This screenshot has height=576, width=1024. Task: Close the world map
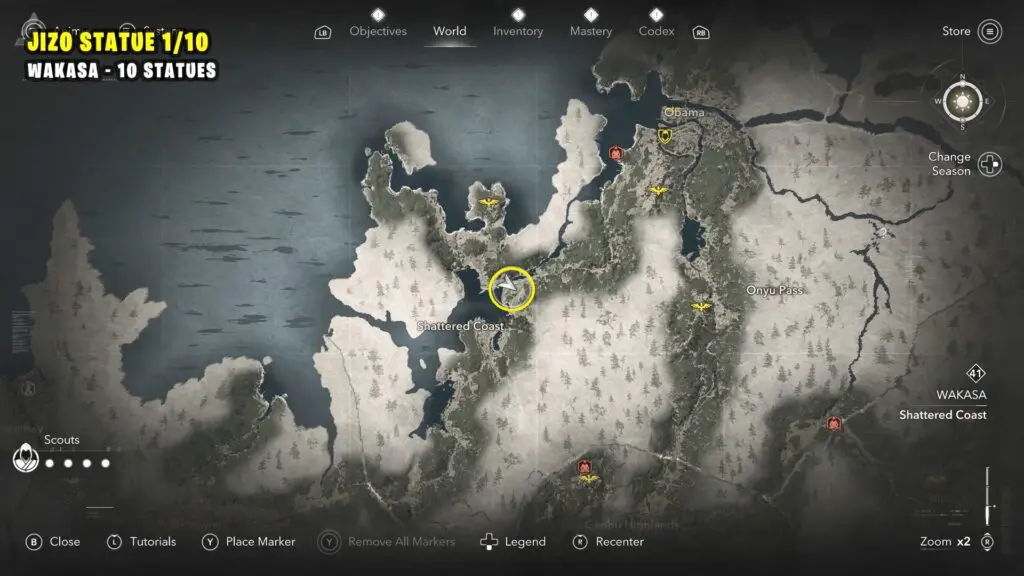coord(53,542)
